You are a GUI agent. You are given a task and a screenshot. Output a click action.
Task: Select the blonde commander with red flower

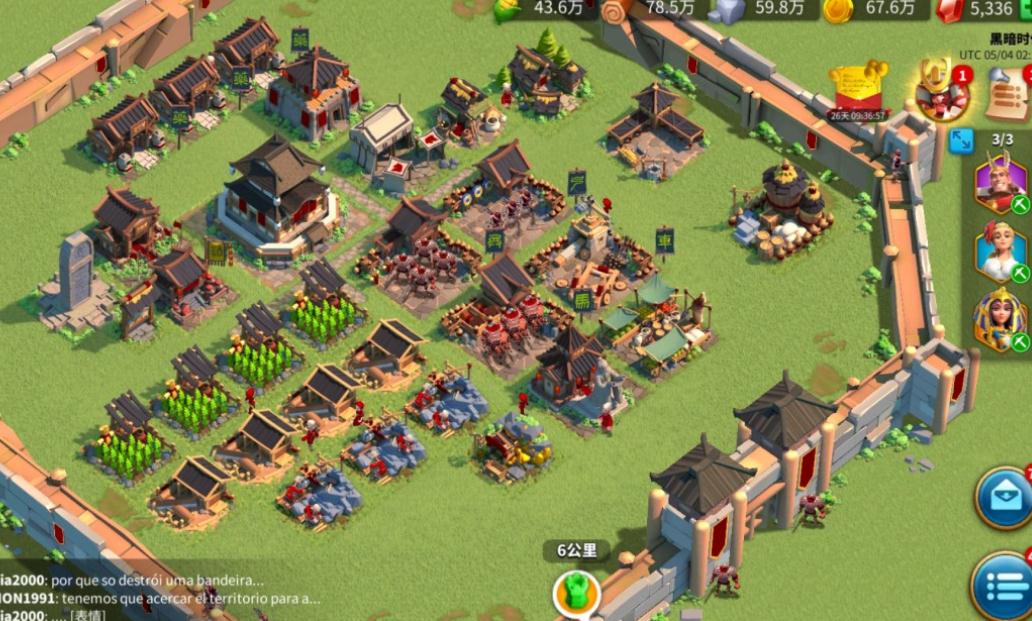click(x=1000, y=250)
